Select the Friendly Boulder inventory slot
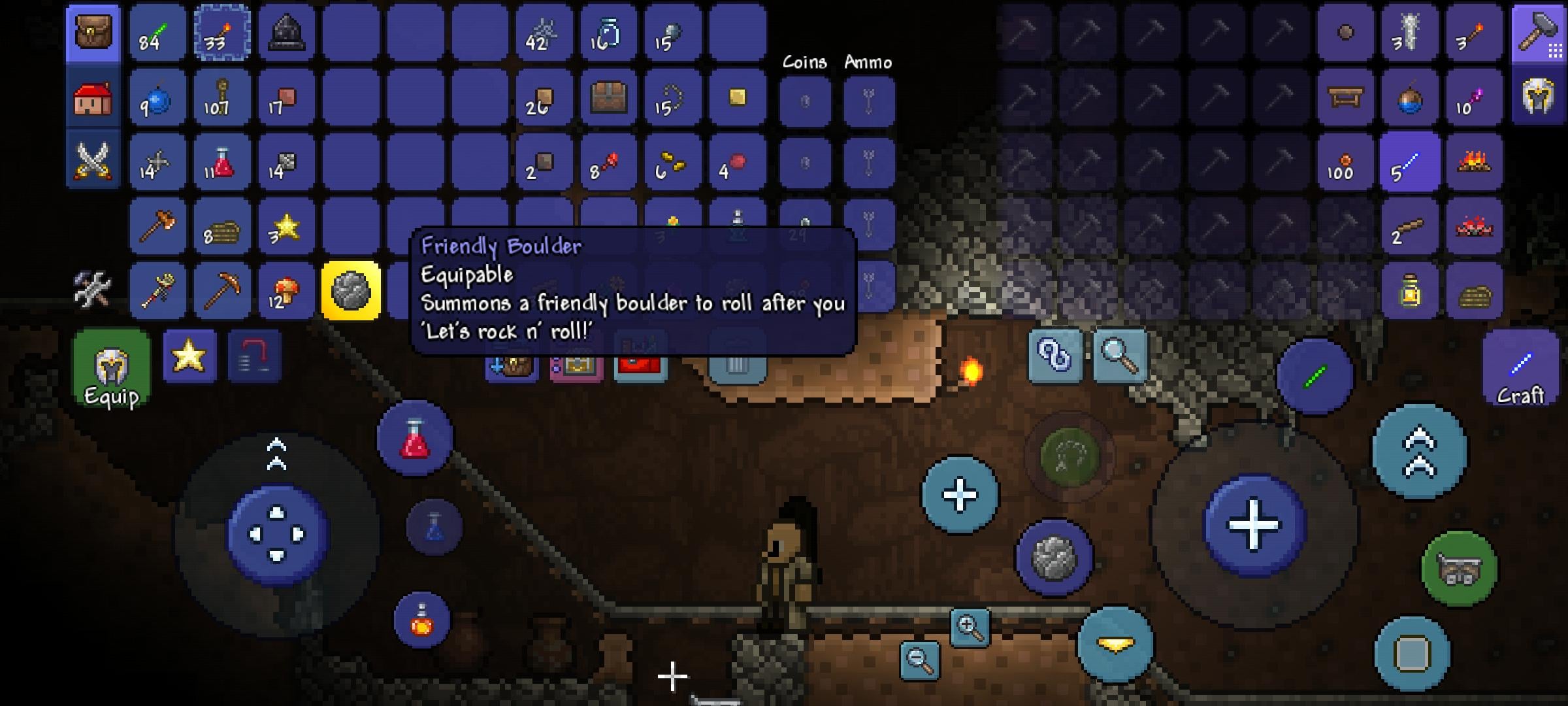The height and width of the screenshot is (706, 1568). [x=351, y=291]
